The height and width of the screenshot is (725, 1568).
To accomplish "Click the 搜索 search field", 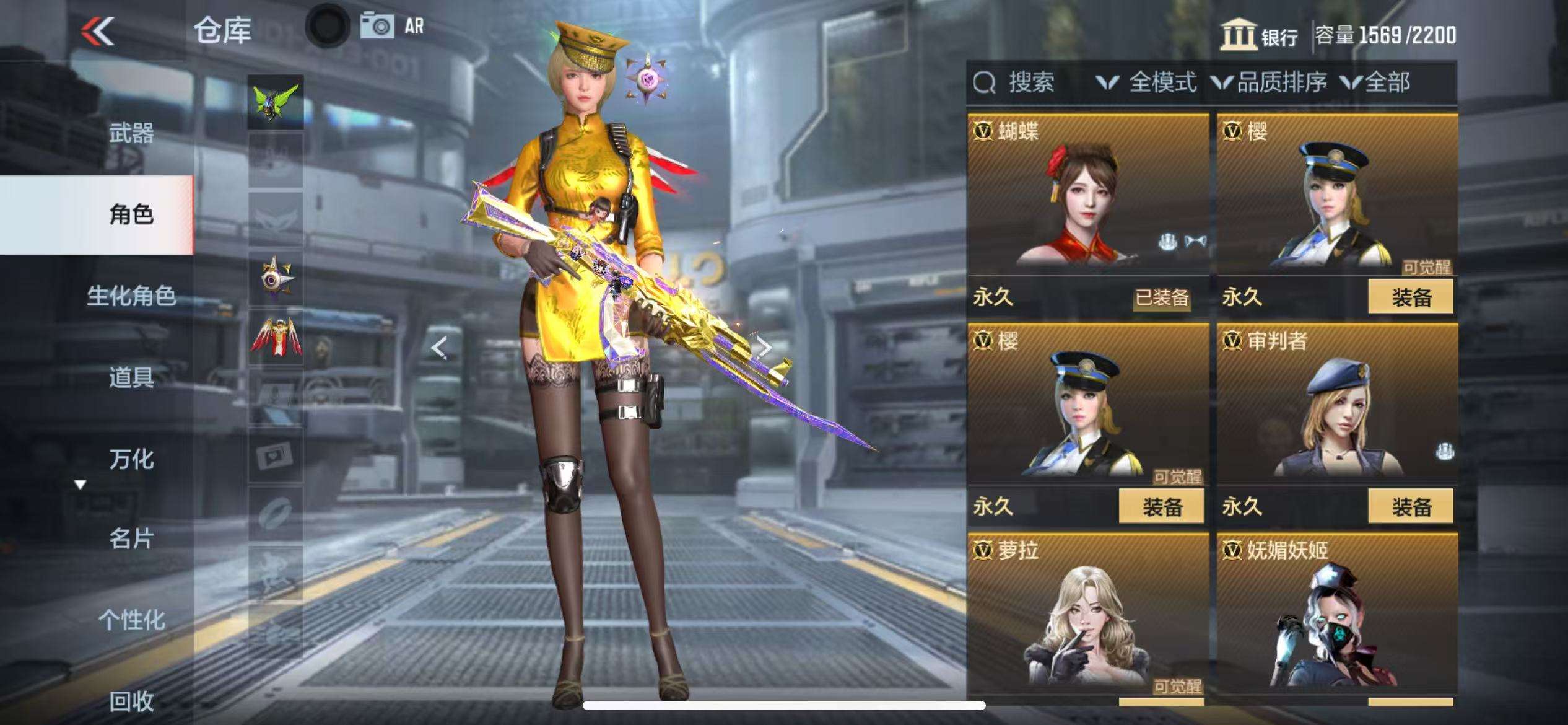I will click(1030, 82).
